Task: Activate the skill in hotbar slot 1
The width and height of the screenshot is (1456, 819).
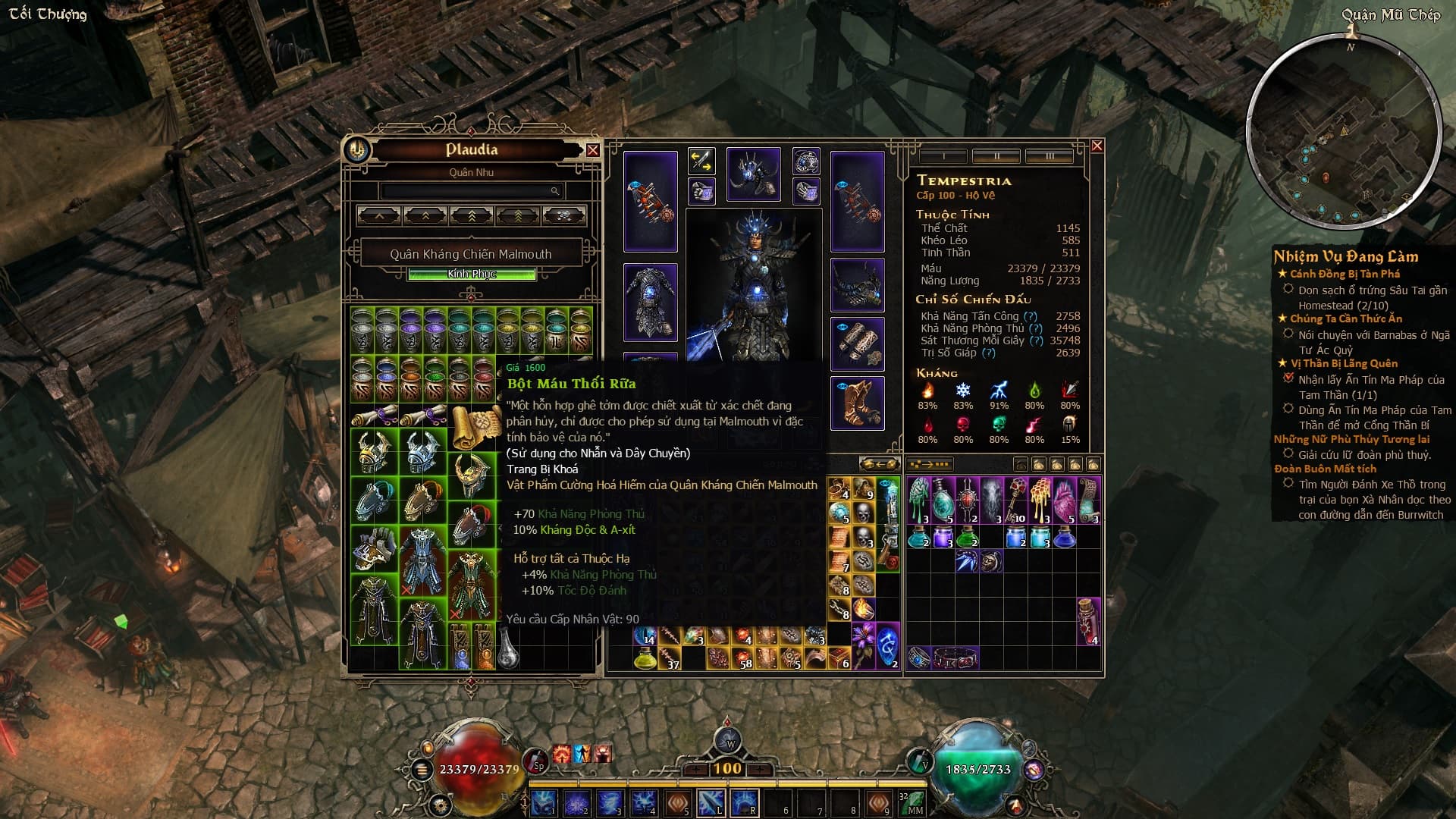Action: tap(544, 802)
